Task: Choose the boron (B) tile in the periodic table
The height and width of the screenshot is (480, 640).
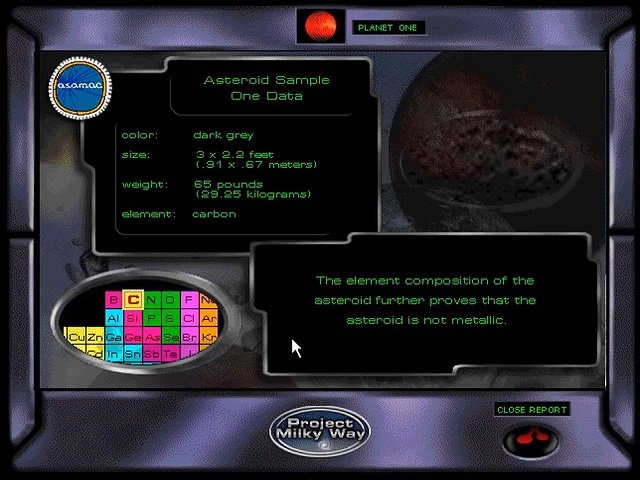Action: [113, 300]
